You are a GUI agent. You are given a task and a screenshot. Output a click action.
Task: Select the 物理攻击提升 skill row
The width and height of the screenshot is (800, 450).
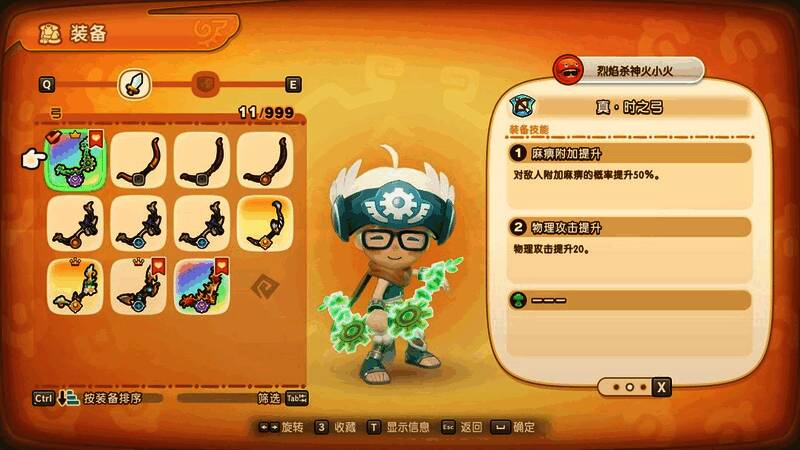click(x=630, y=227)
